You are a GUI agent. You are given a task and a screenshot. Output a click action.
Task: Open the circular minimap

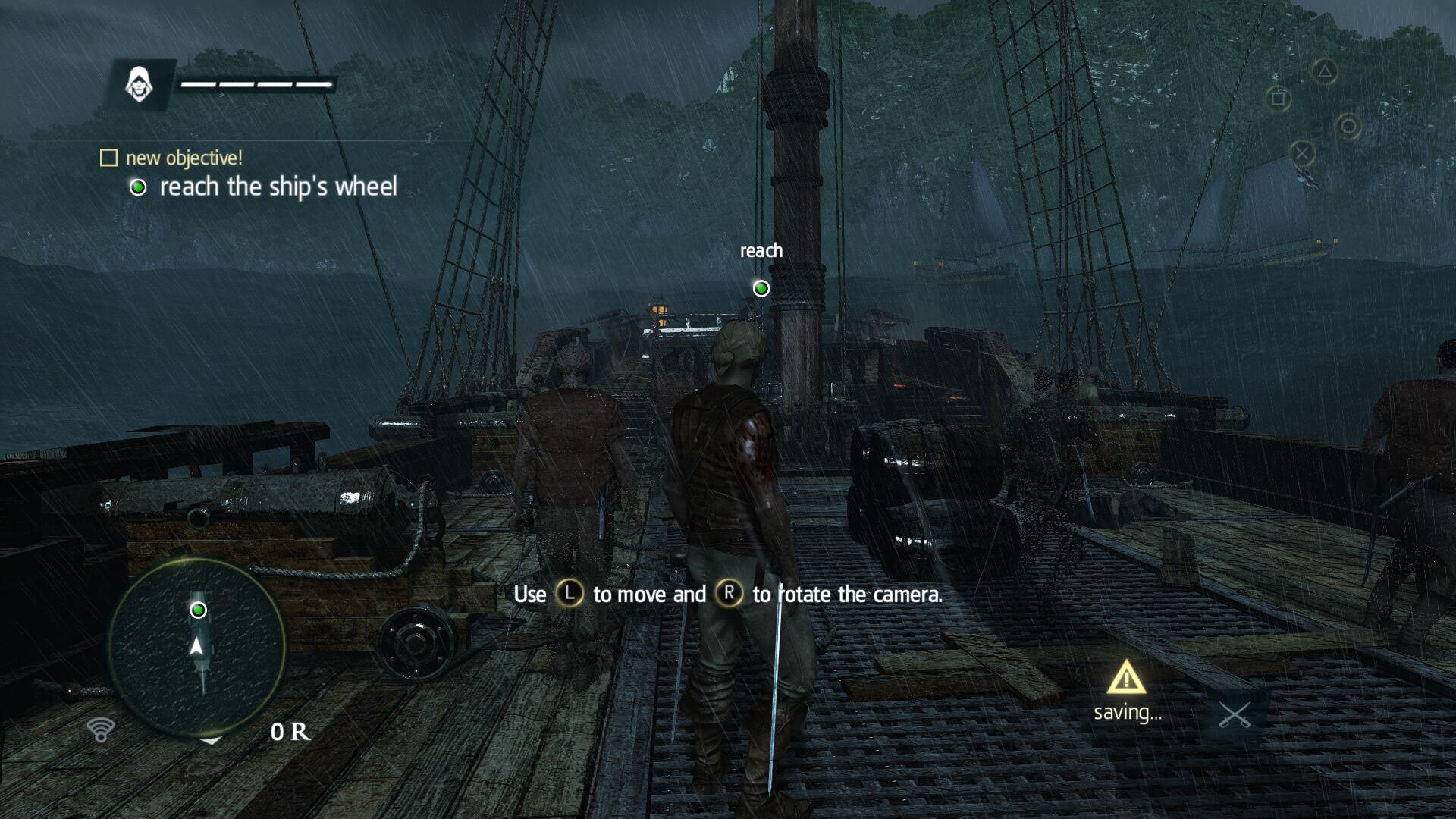tap(196, 647)
